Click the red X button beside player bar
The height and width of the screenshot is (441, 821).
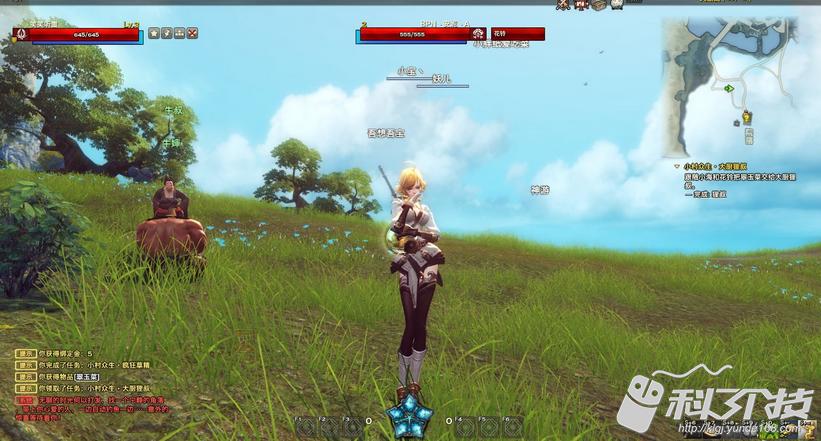192,33
